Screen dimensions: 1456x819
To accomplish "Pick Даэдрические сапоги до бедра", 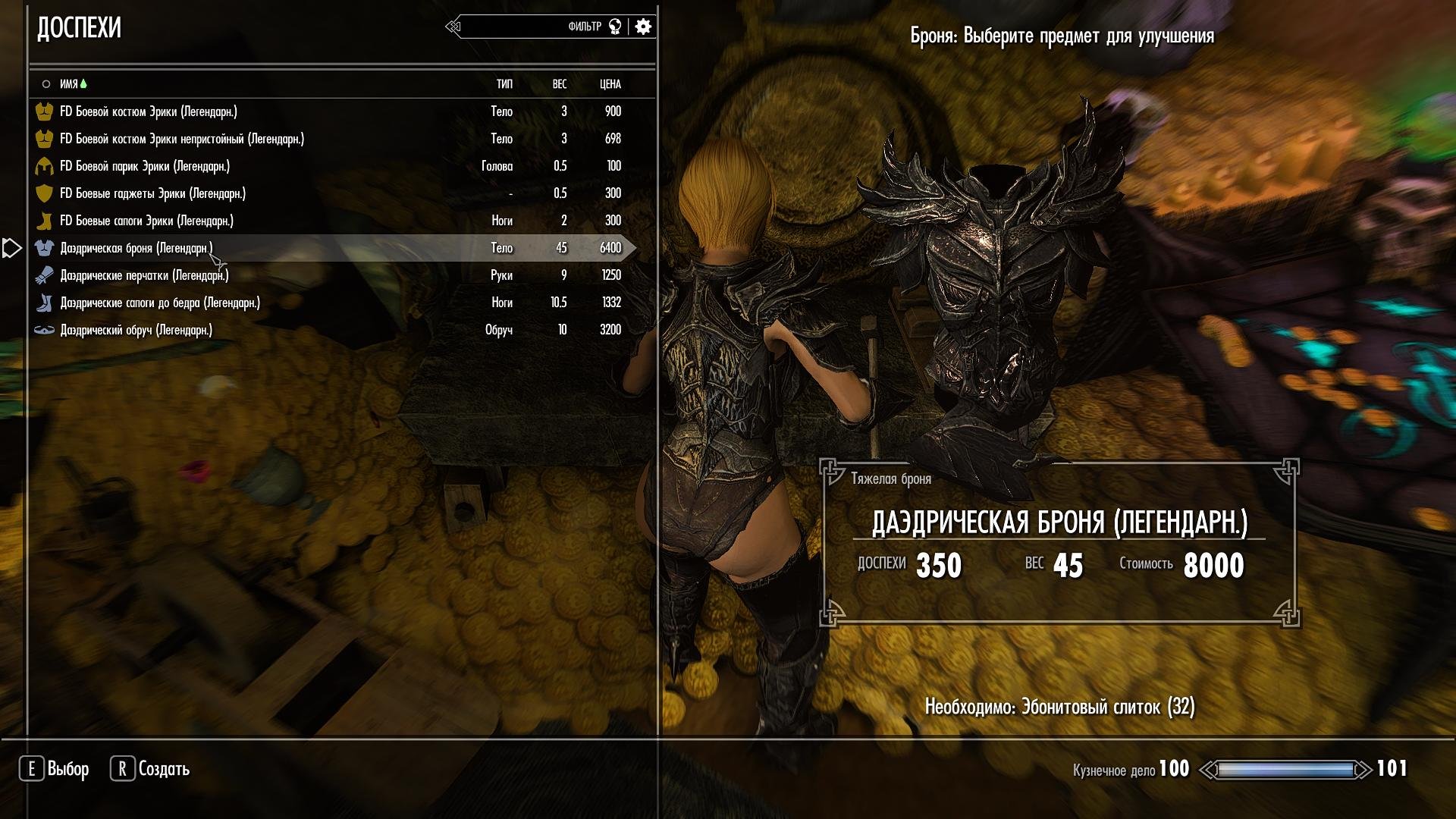I will [x=160, y=303].
